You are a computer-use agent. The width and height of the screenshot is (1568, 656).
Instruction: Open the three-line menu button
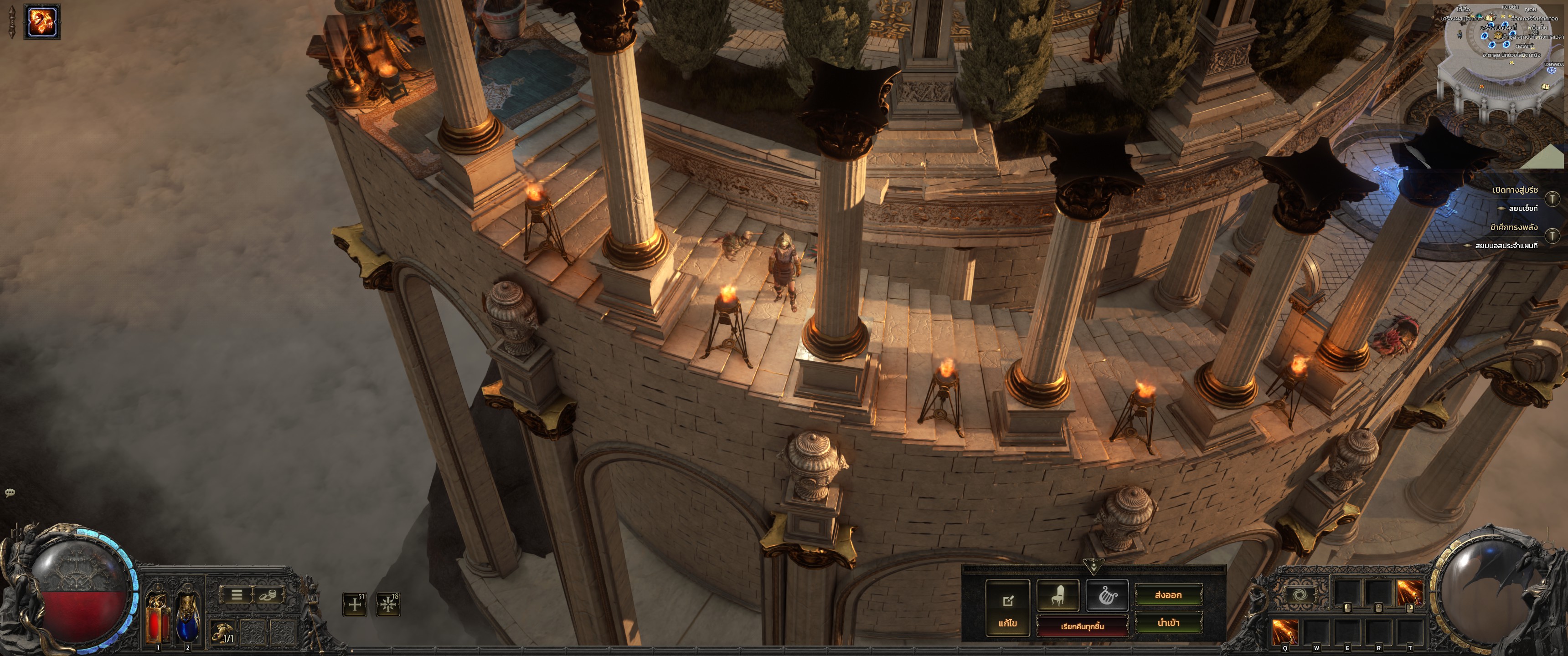[237, 594]
